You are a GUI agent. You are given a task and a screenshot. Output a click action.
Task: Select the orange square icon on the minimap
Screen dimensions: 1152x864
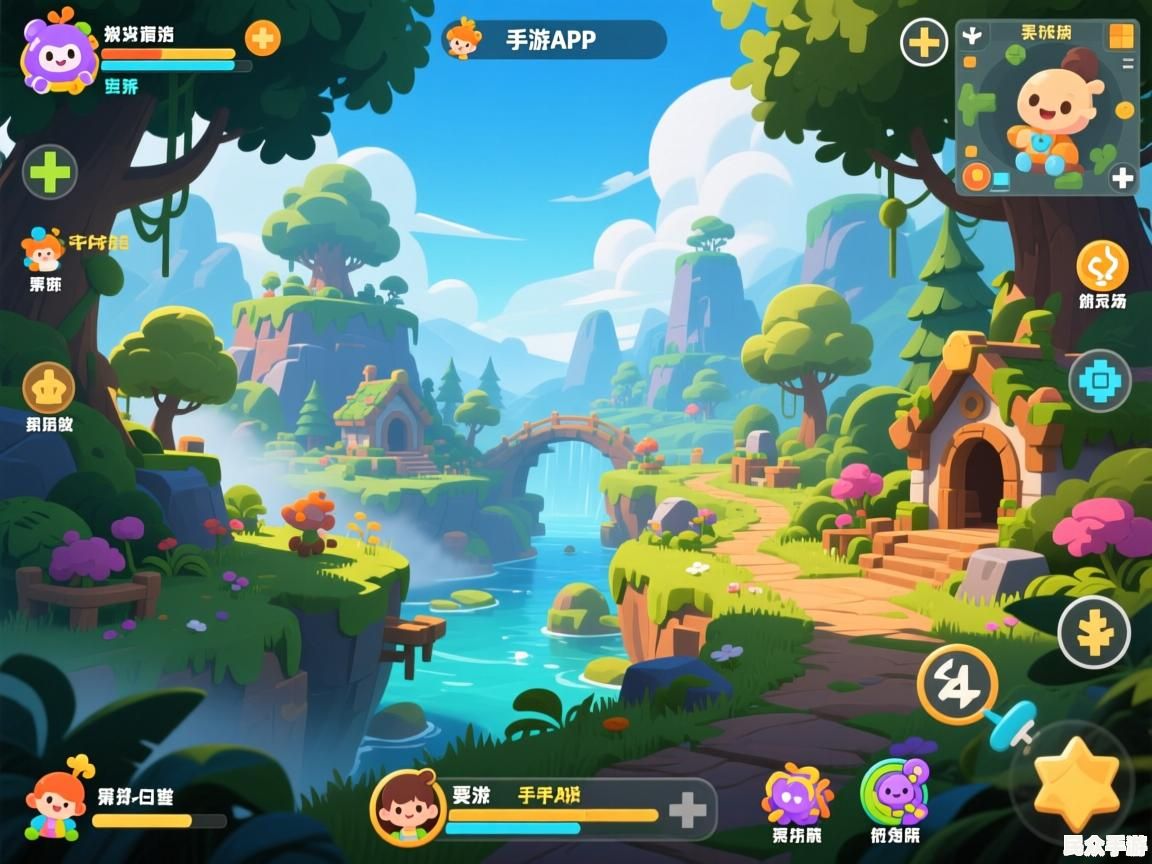click(x=1121, y=37)
